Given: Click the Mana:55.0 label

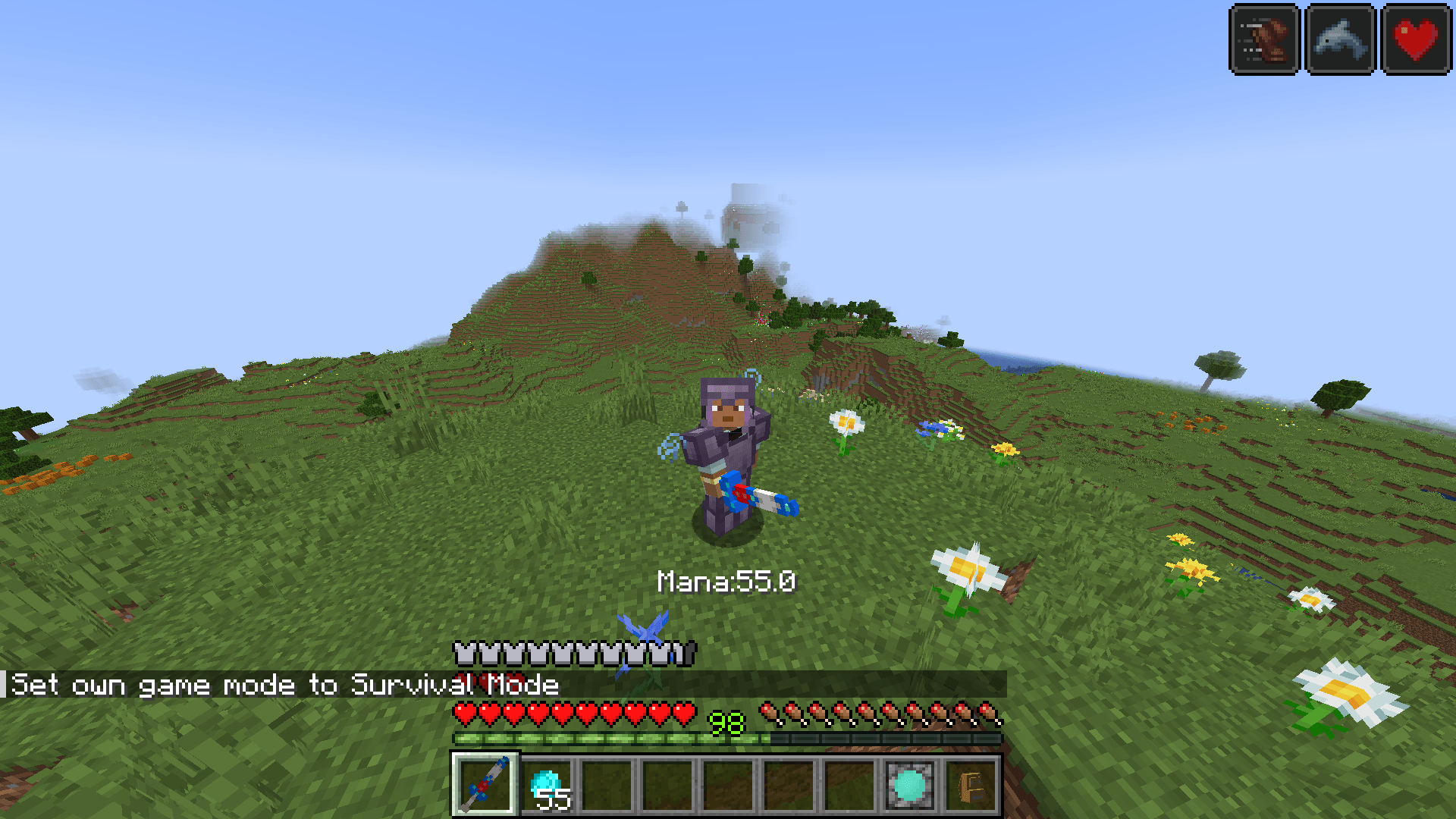Looking at the screenshot, I should tap(726, 581).
